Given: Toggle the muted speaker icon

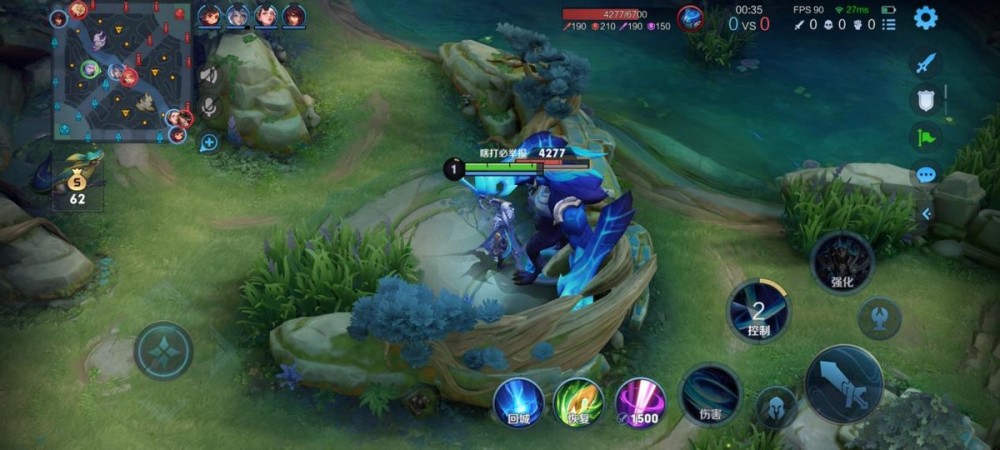Looking at the screenshot, I should tap(209, 75).
